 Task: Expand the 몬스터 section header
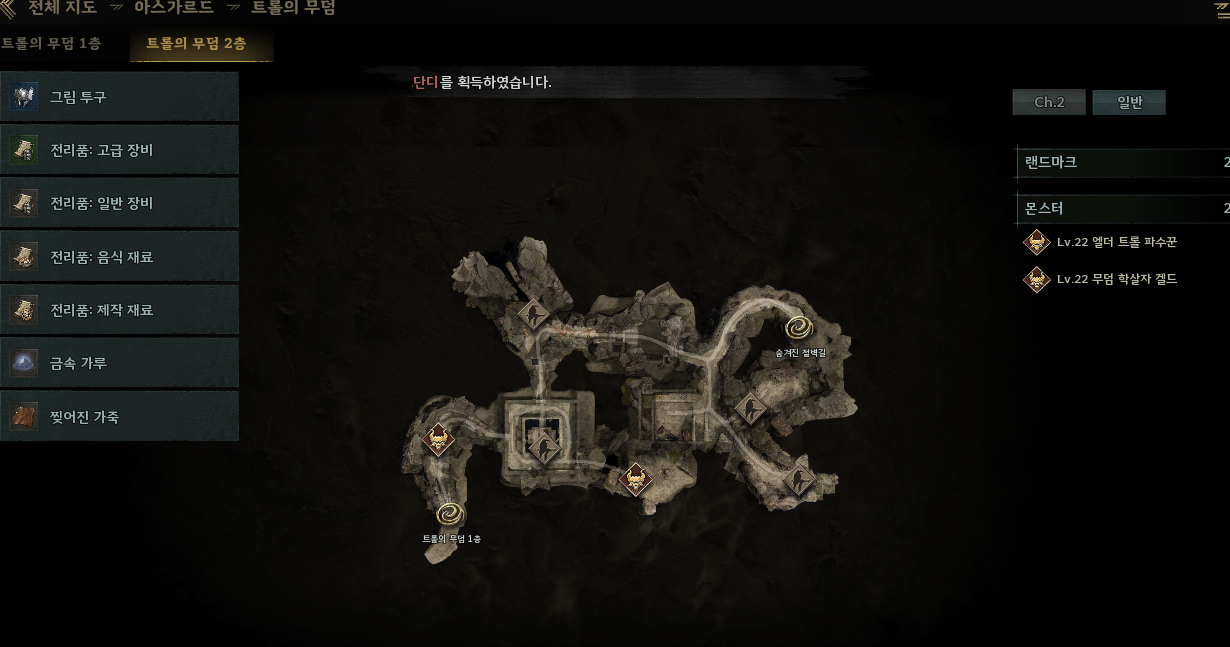click(1122, 209)
